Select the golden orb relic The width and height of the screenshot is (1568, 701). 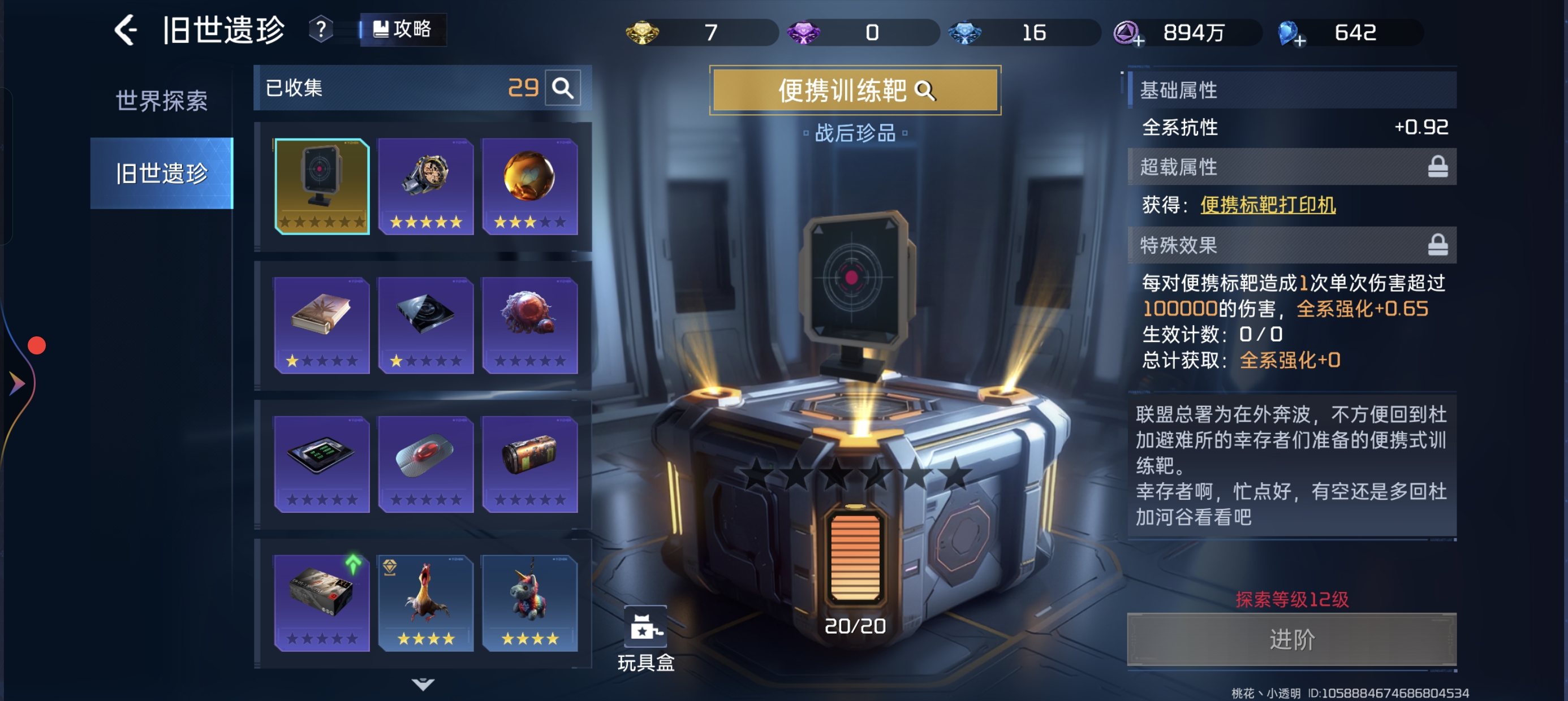[x=529, y=185]
